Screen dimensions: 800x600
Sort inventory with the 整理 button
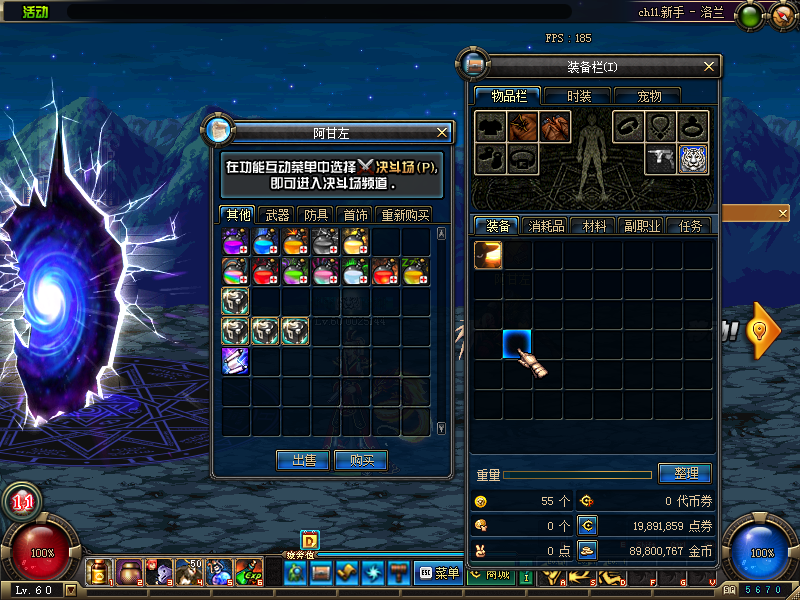685,473
